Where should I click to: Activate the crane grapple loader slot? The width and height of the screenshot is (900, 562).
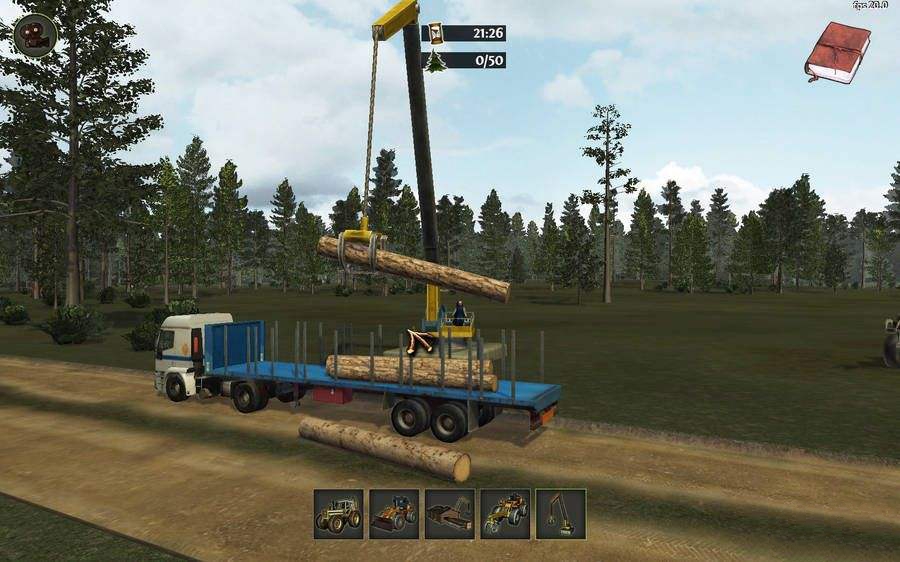(x=560, y=514)
